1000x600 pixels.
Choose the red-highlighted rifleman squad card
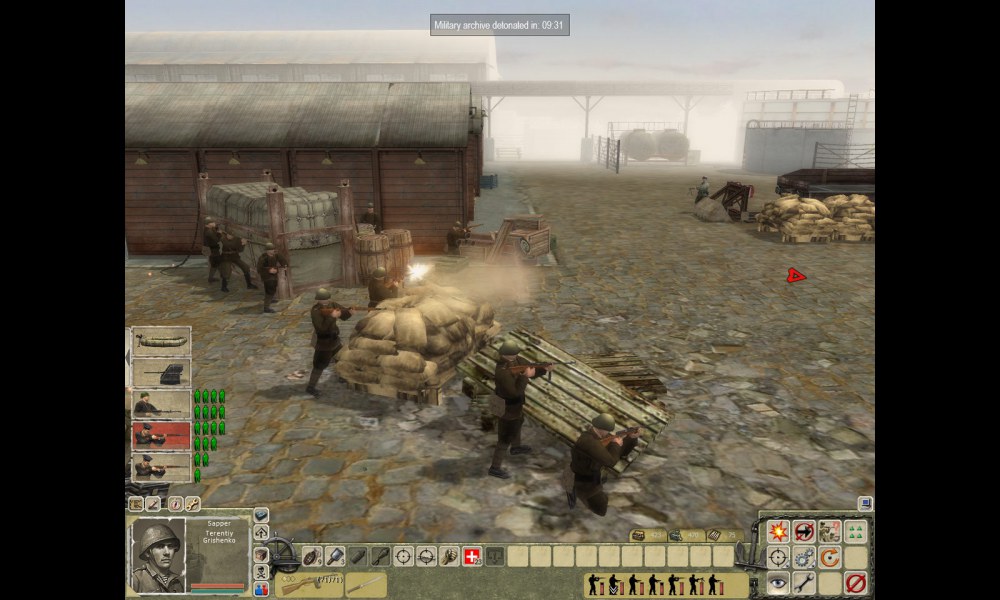coord(161,435)
